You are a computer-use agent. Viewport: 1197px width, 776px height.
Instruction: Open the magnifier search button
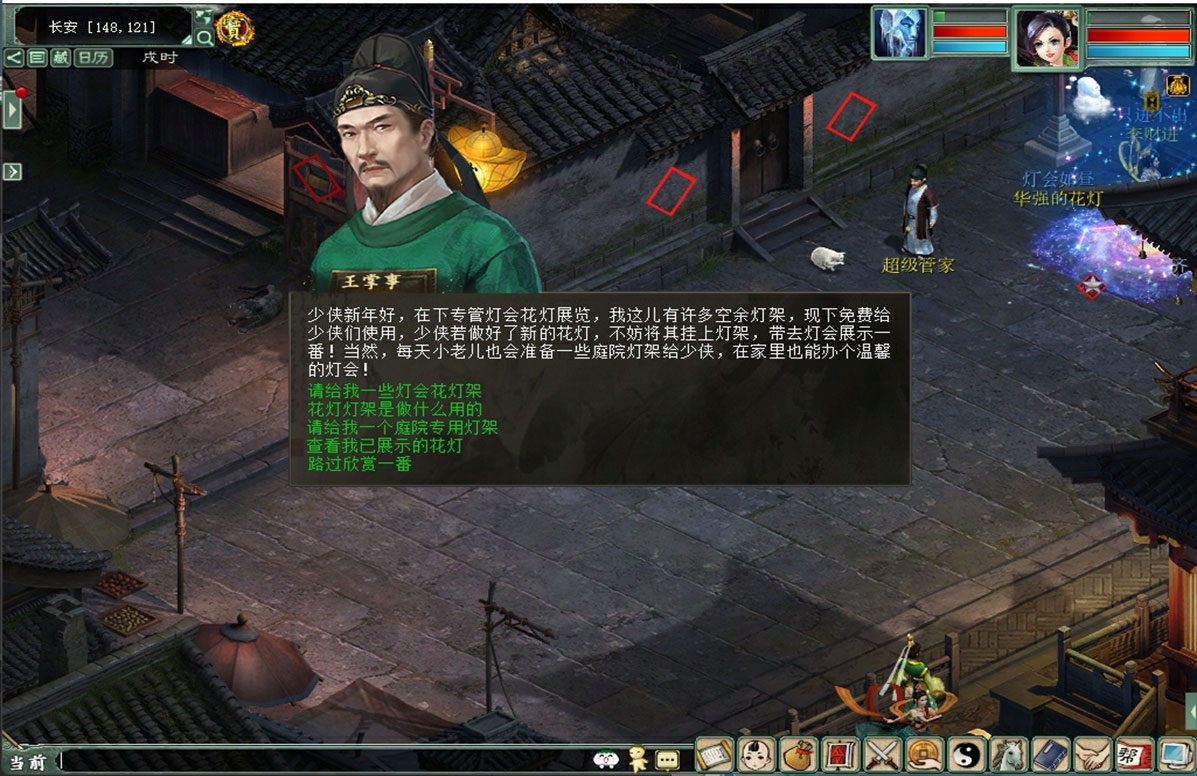(204, 38)
